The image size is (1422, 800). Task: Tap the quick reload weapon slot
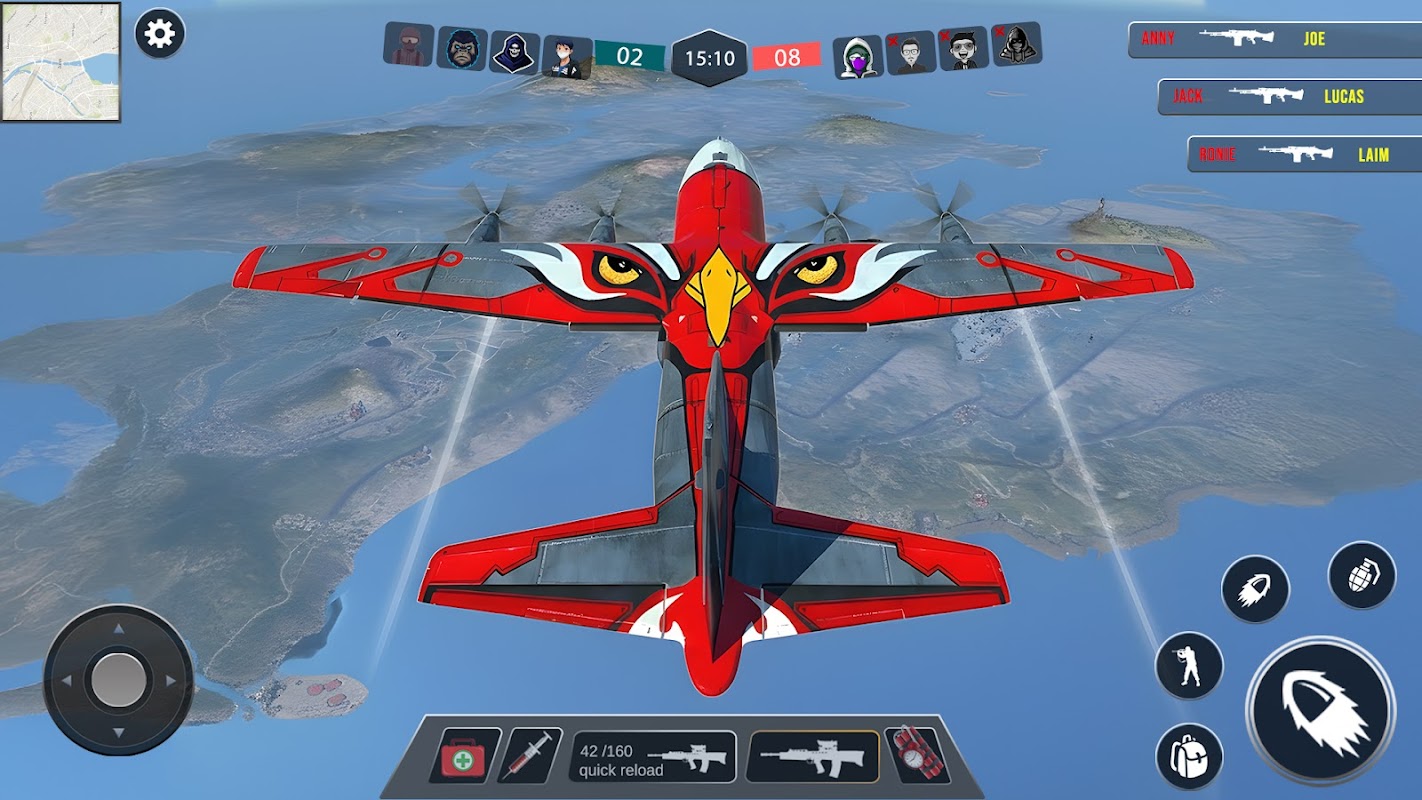[x=653, y=757]
